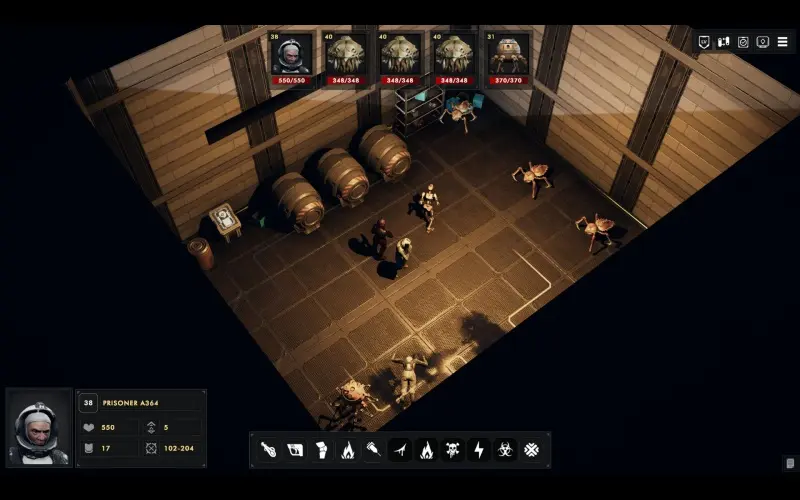Open the monitor with lightbulb icon

click(x=763, y=42)
